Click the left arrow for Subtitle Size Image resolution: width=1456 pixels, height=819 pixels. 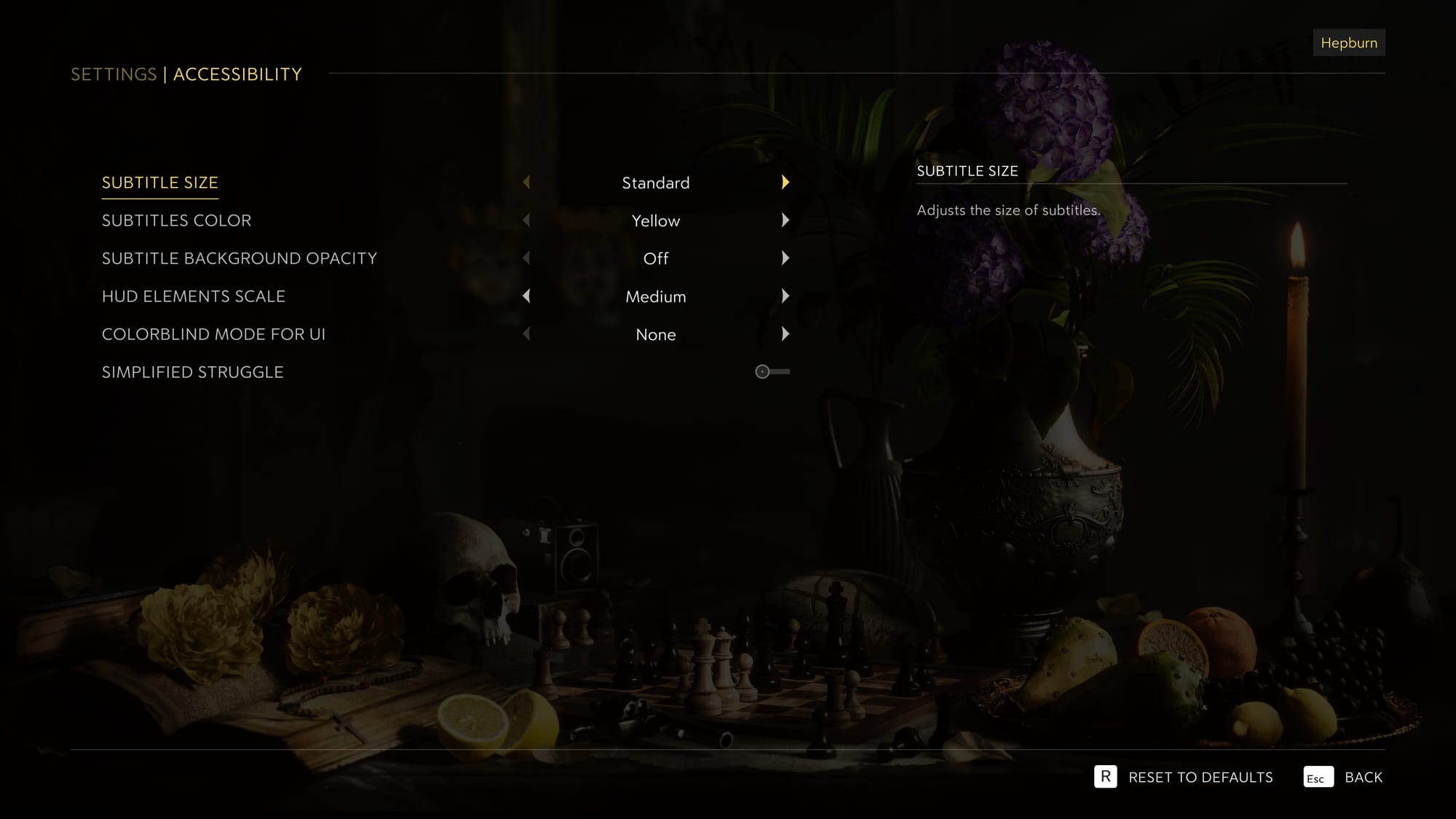point(526,183)
